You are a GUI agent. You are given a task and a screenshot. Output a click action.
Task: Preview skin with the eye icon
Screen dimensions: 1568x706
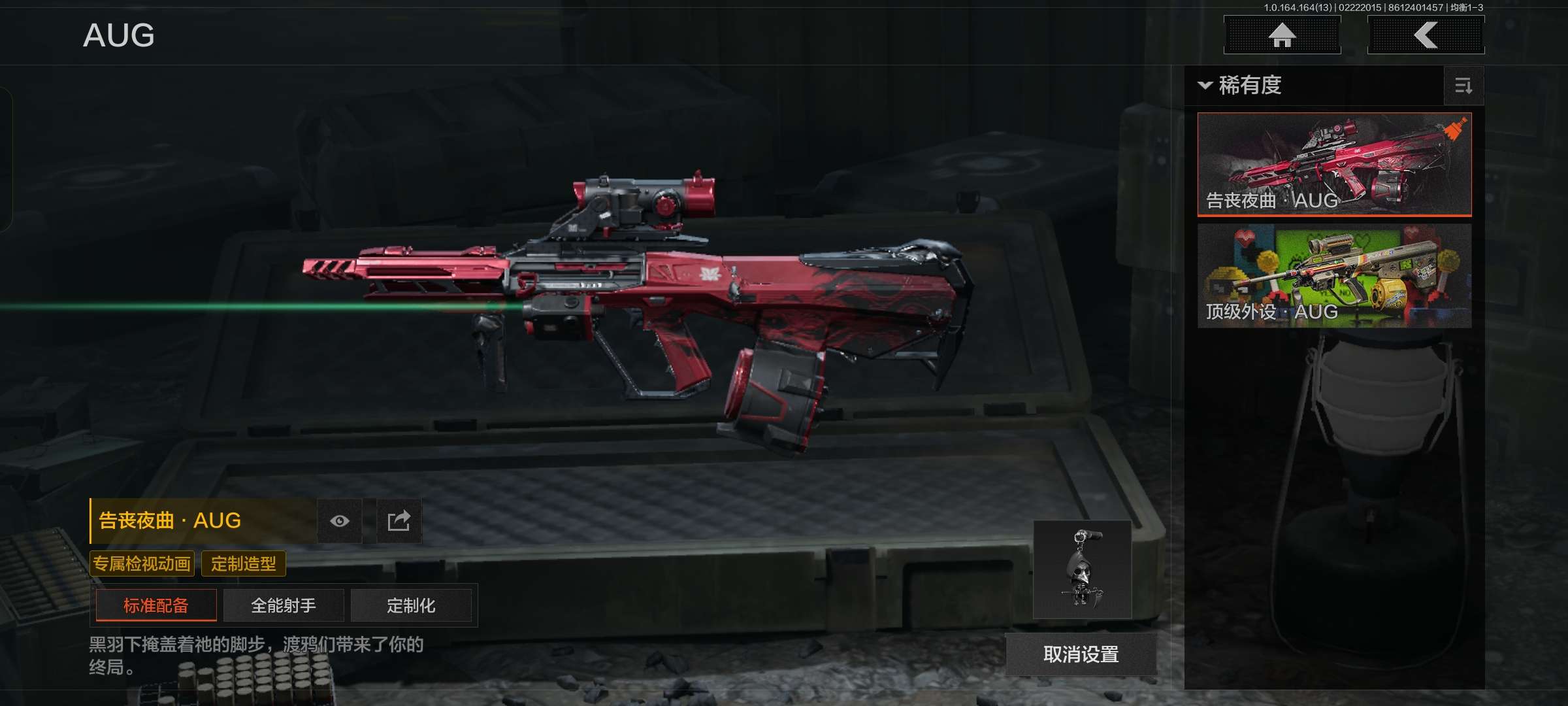pos(340,521)
